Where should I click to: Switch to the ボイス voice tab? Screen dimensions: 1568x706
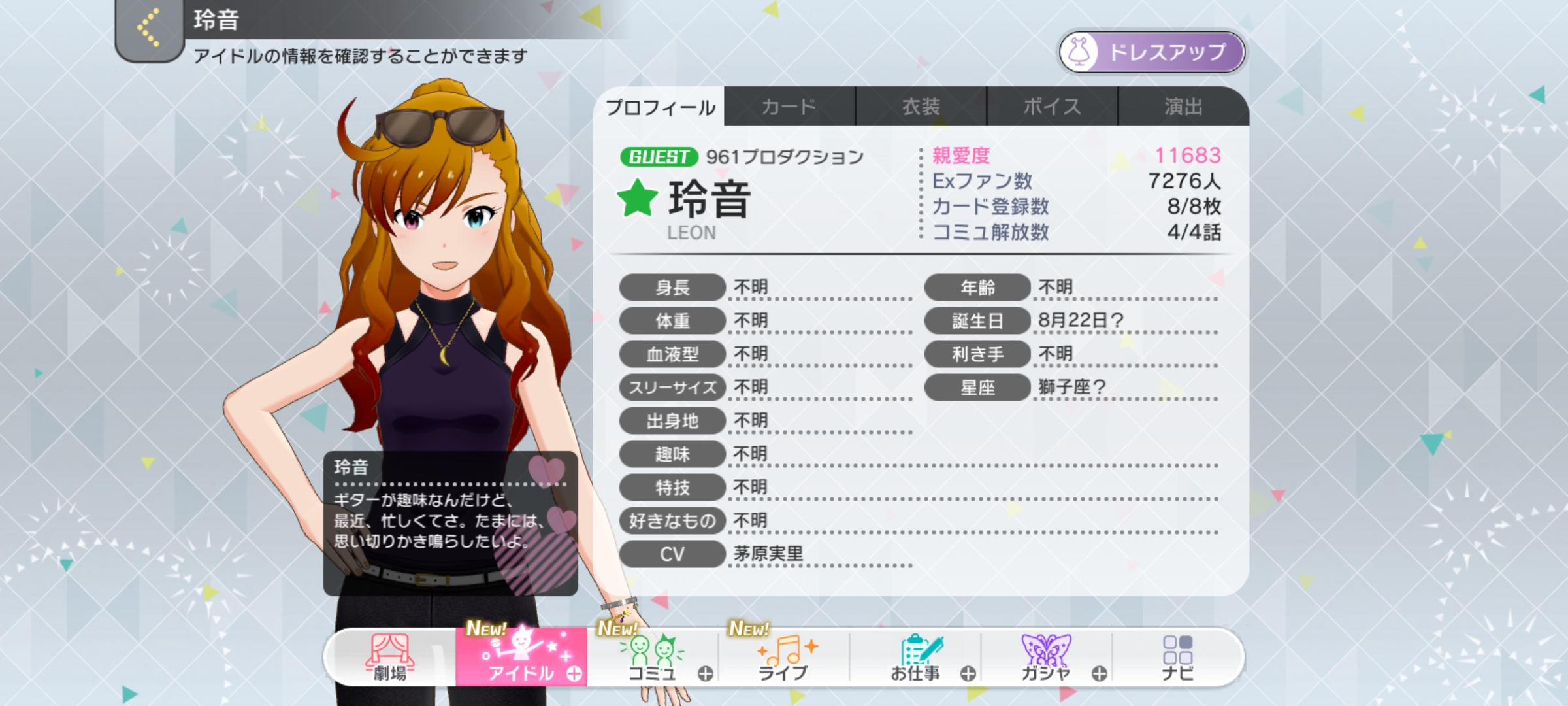coord(1052,107)
